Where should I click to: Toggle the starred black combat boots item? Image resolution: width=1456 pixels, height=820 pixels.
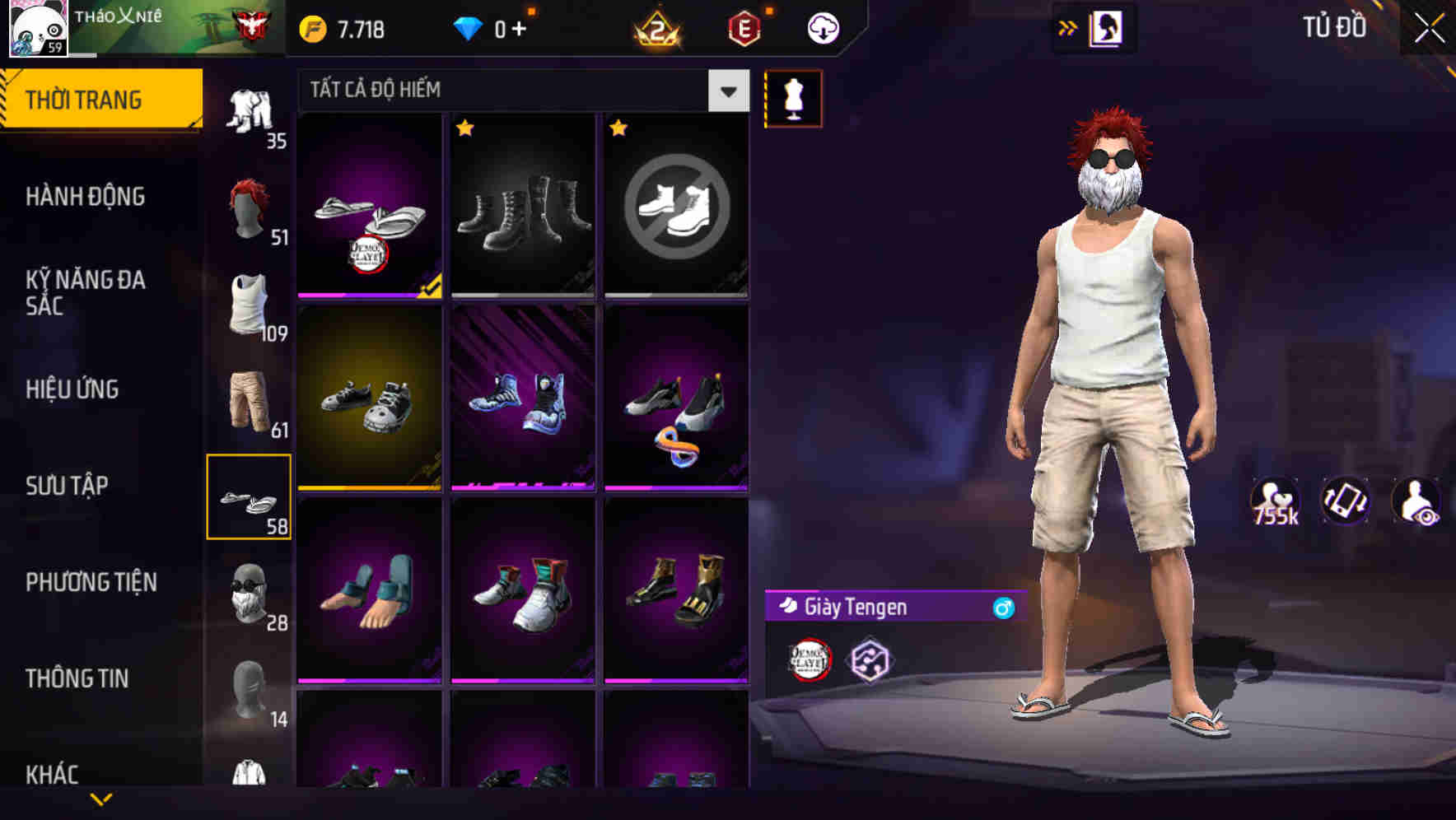(x=522, y=206)
